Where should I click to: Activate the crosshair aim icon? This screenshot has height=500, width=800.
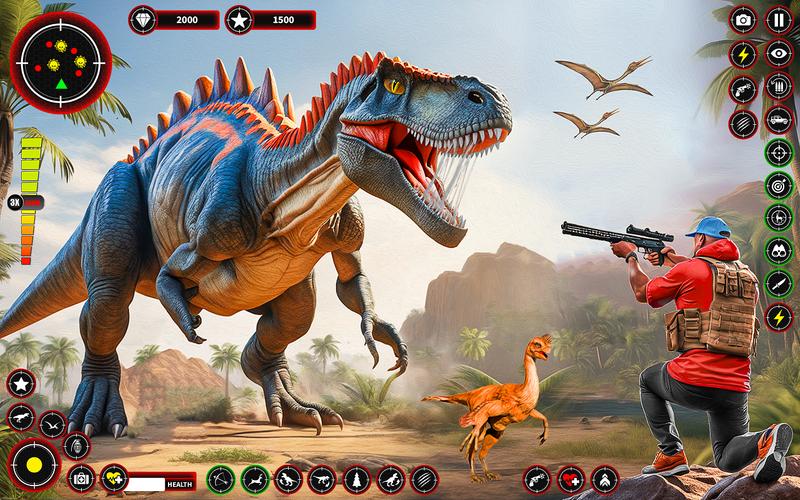(778, 153)
